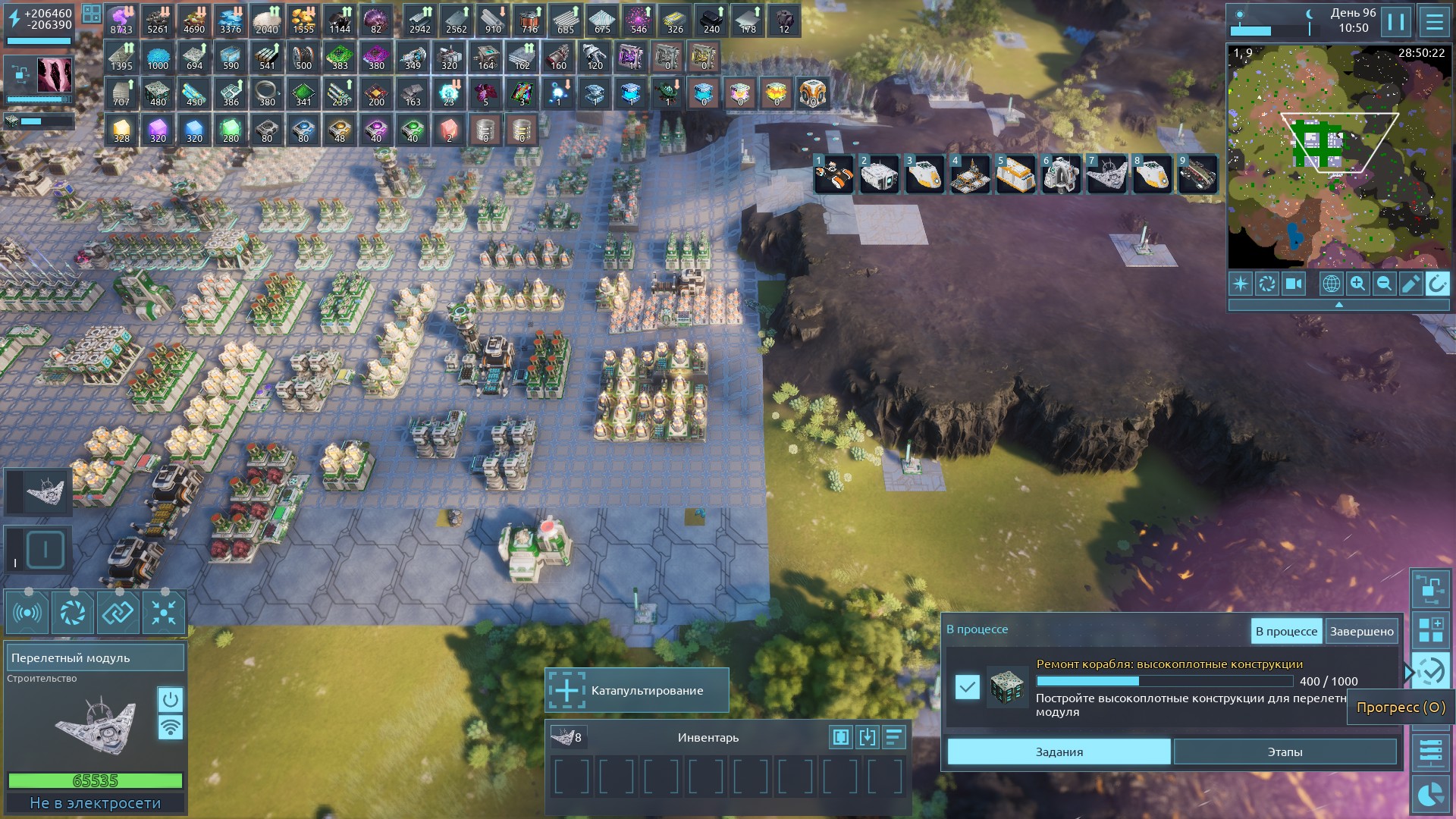This screenshot has width=1456, height=819.
Task: Zoom out the minimap with magnifier minus
Action: tap(1384, 284)
